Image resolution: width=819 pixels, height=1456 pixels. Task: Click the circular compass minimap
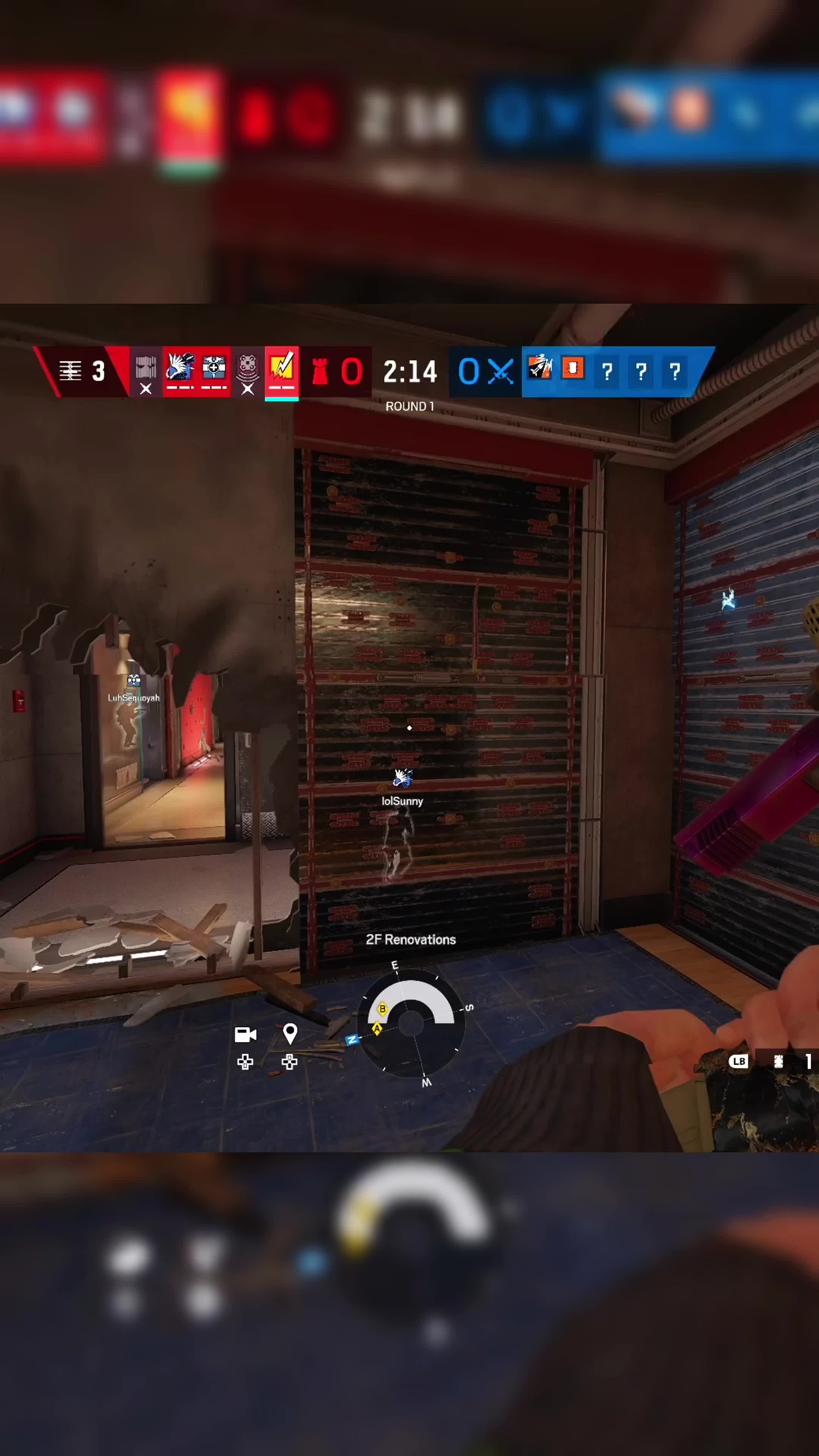(411, 1023)
